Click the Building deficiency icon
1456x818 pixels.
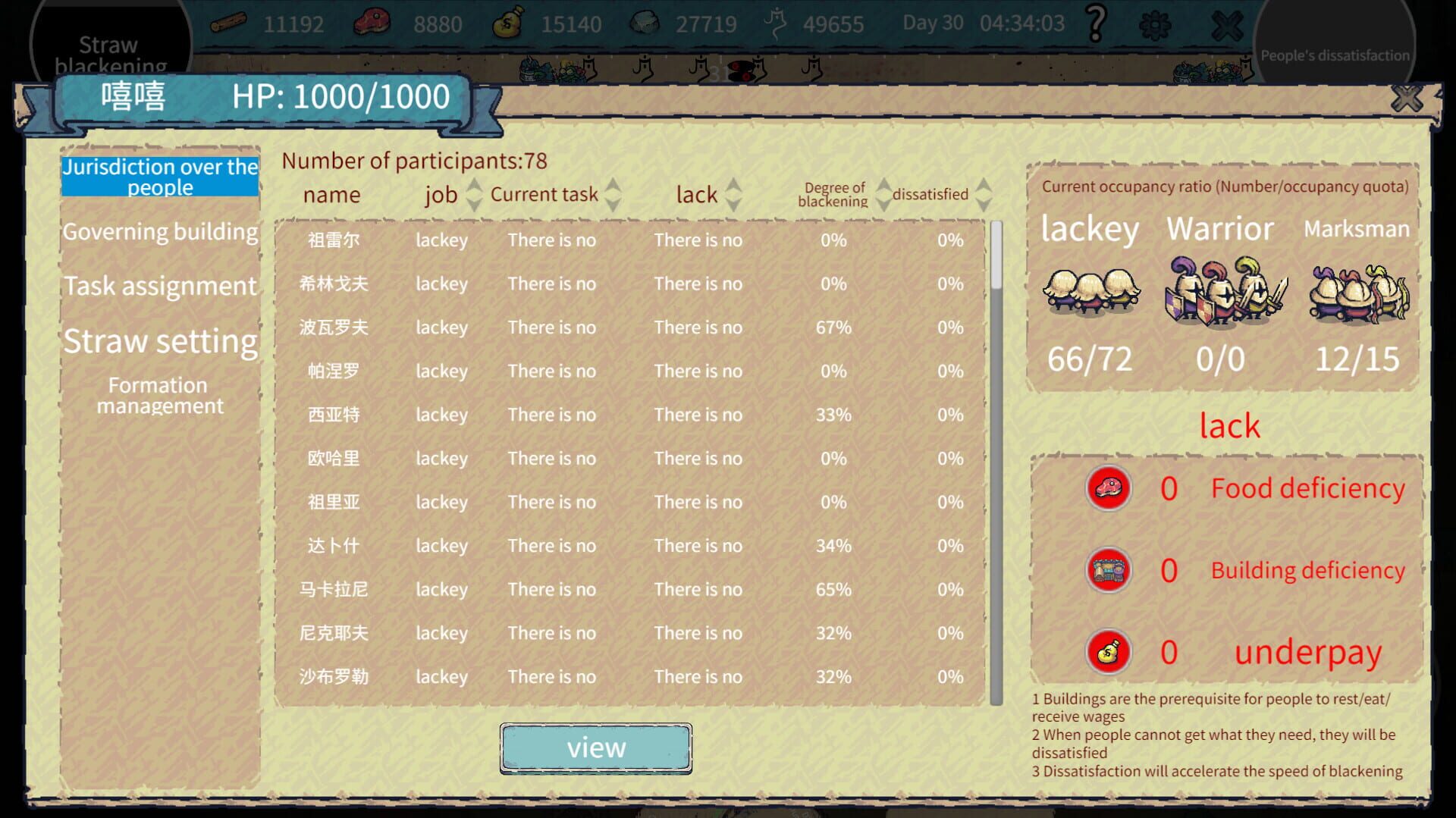[1109, 569]
